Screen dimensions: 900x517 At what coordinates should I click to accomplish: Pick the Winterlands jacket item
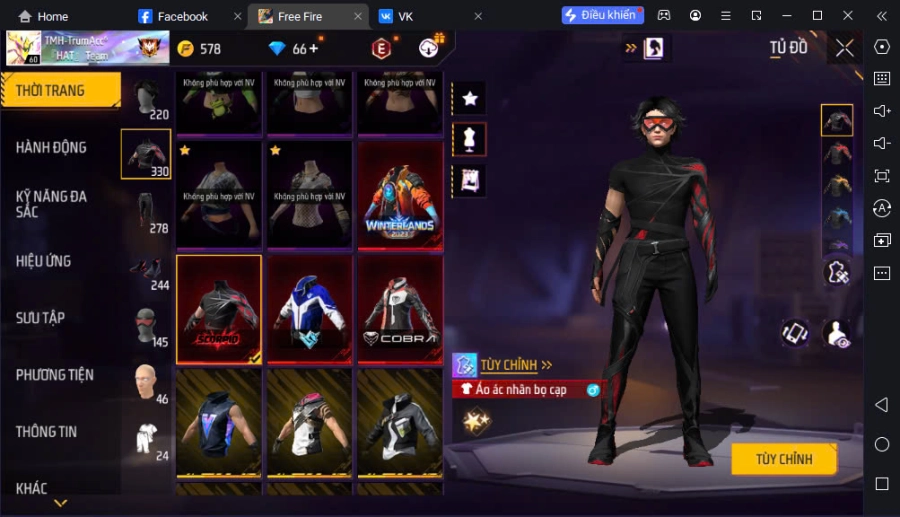coord(400,195)
